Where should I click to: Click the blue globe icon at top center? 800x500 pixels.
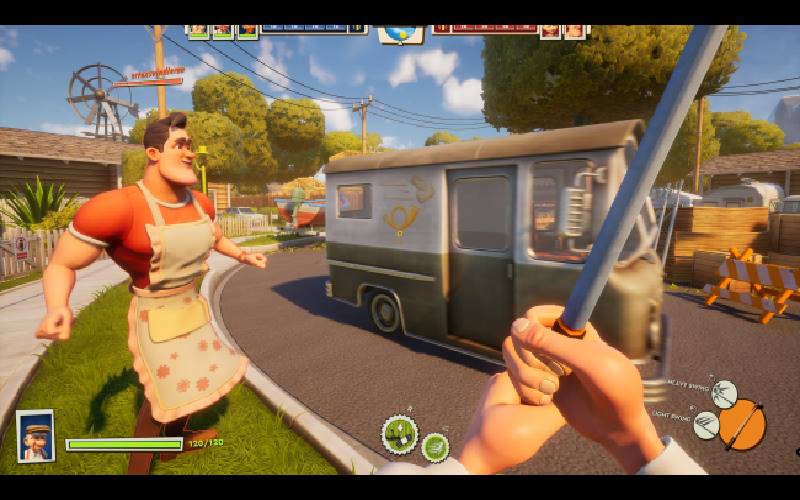tap(400, 33)
